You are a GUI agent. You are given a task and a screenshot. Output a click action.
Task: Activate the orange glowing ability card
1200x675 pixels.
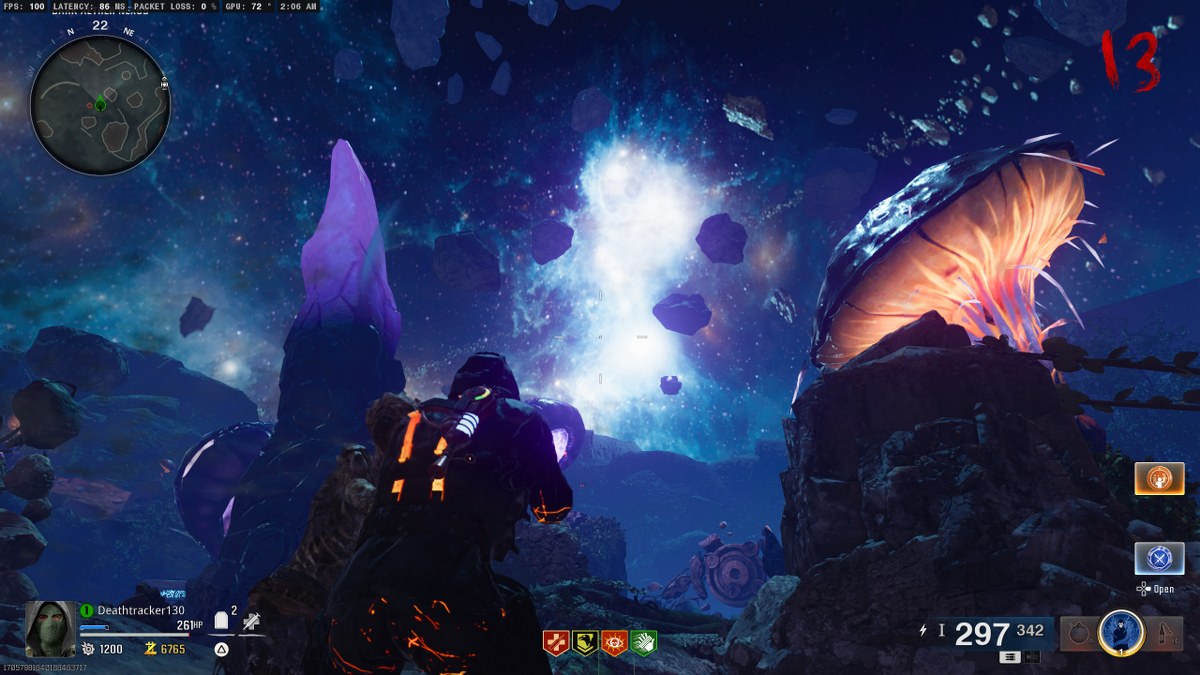(x=1159, y=479)
